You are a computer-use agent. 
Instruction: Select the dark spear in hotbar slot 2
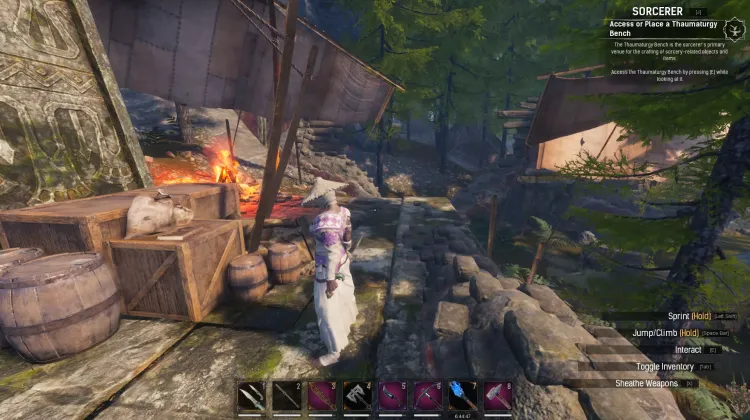tap(287, 396)
